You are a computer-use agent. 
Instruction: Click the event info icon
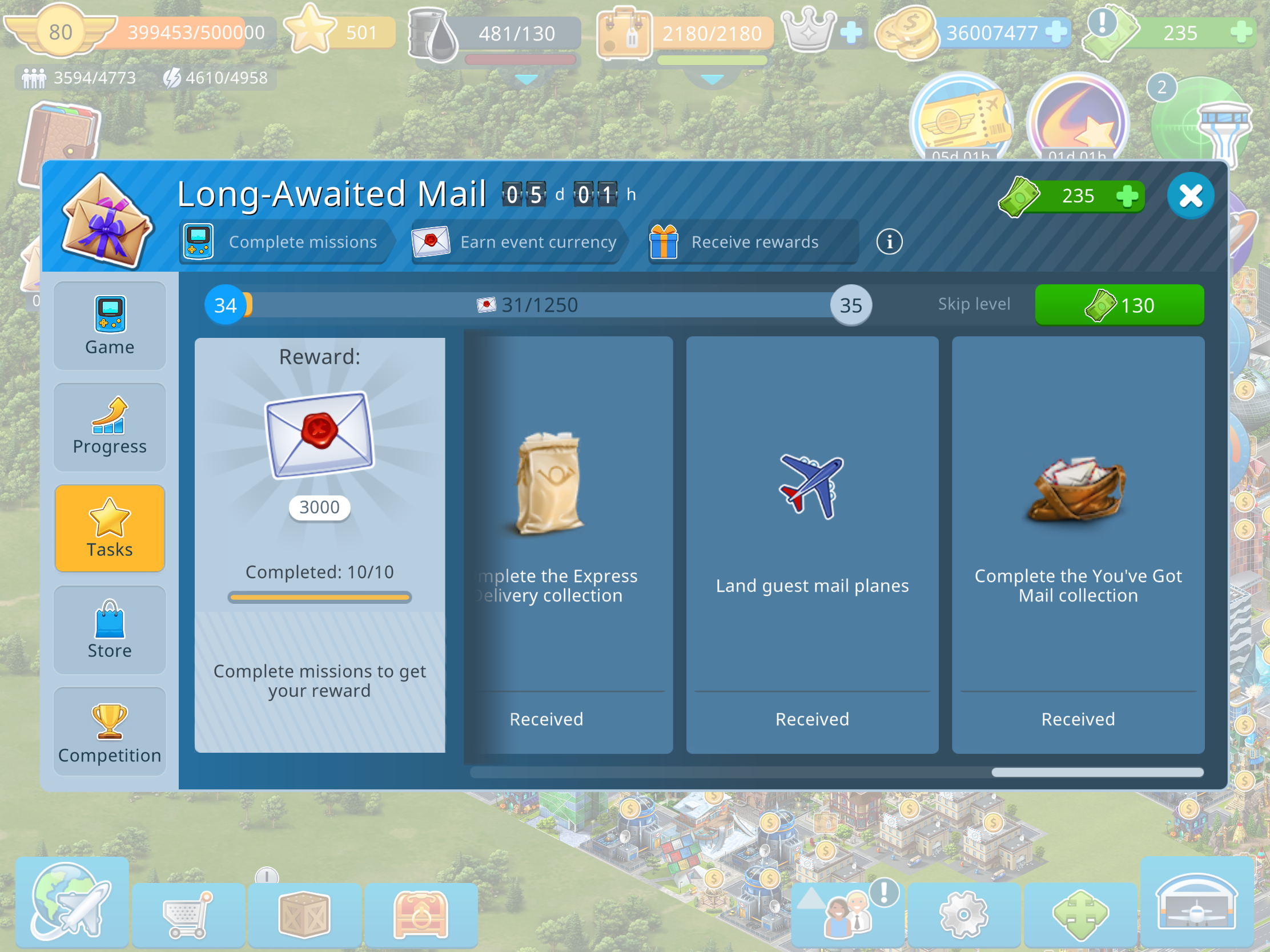[x=889, y=241]
